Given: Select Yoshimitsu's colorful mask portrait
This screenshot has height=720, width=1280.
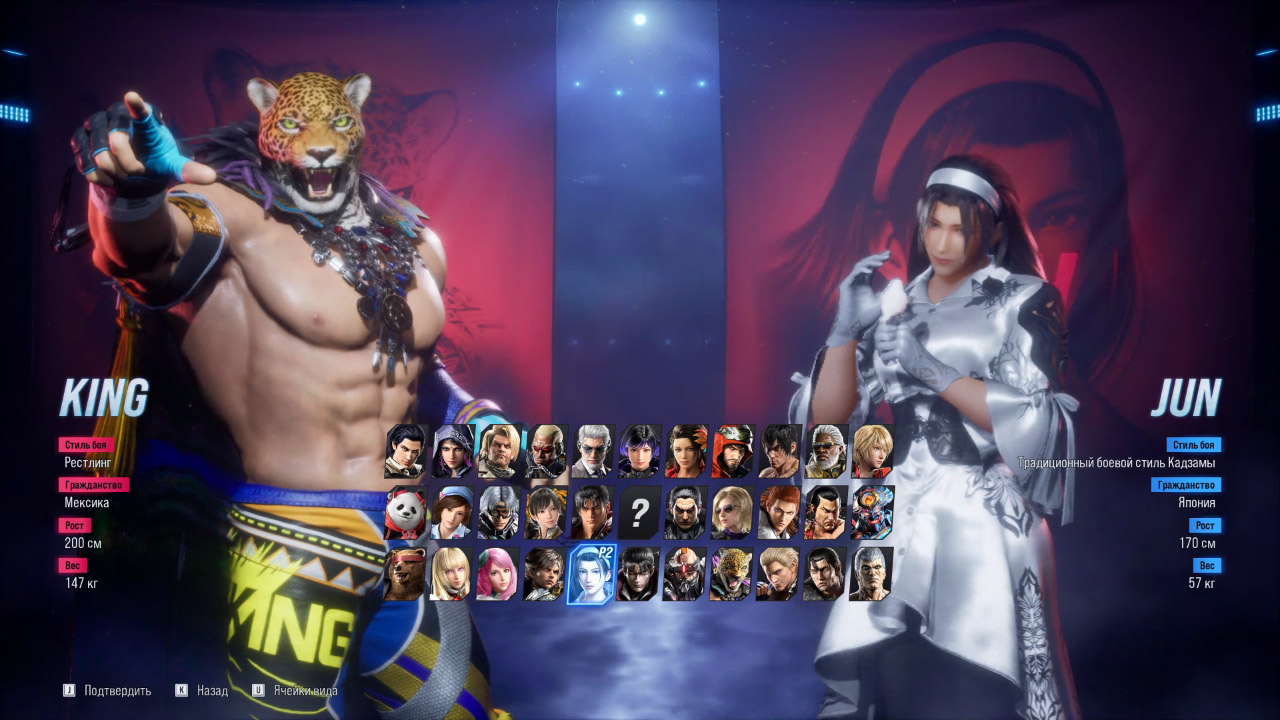Looking at the screenshot, I should (872, 510).
